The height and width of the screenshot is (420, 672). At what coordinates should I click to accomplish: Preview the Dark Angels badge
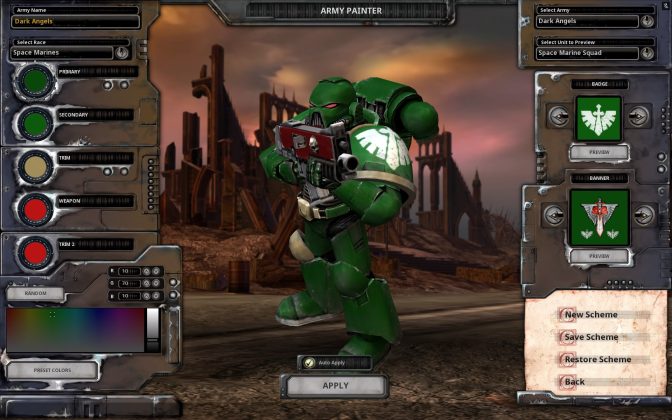click(598, 152)
